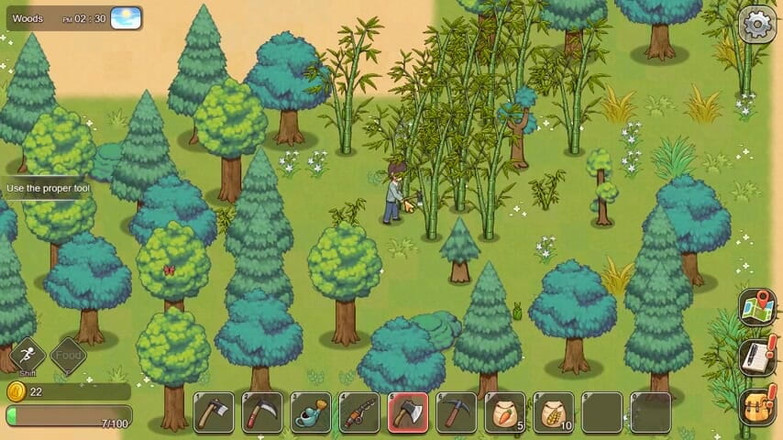
Task: Open the quest journal notebook
Action: pos(757,357)
